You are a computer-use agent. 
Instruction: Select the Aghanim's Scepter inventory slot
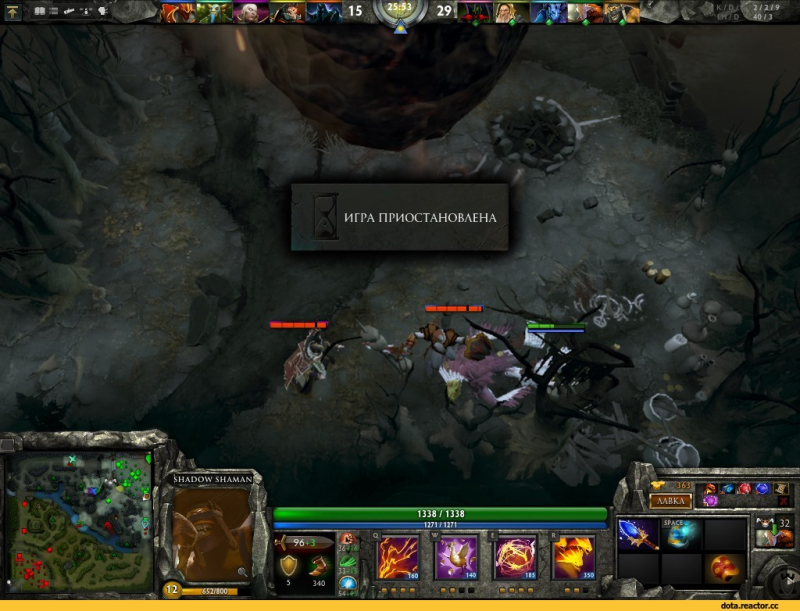[x=637, y=533]
